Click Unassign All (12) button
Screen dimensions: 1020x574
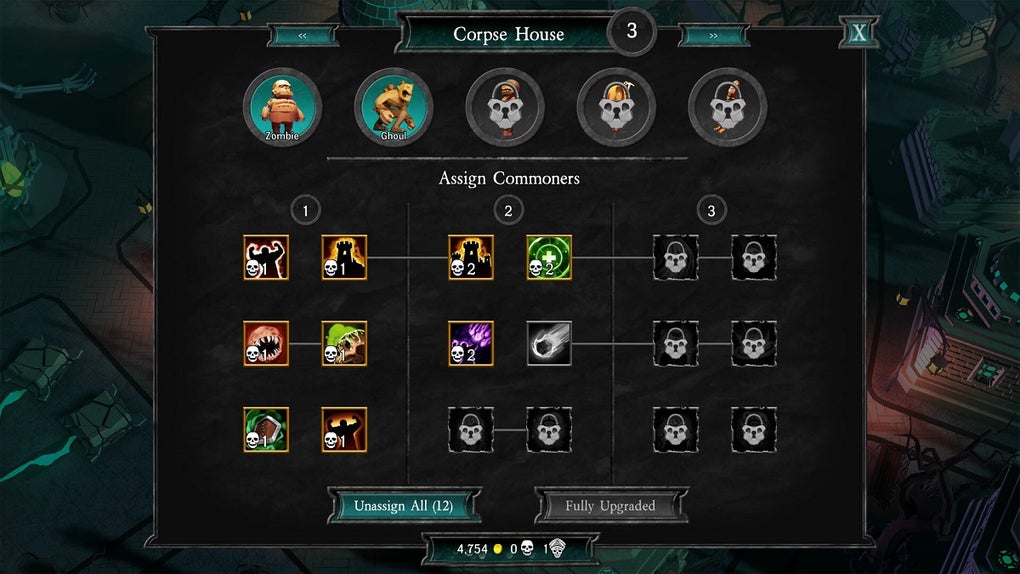[403, 506]
